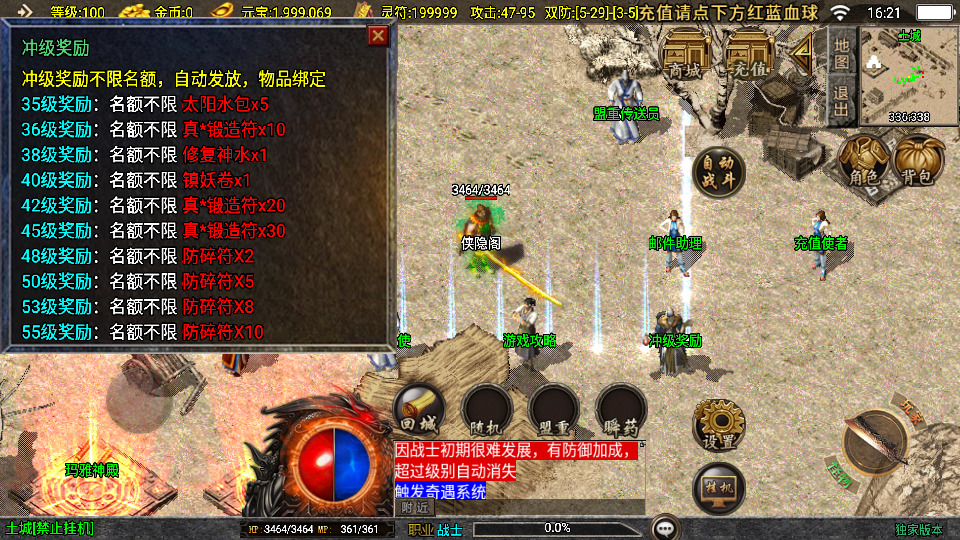Screen dimensions: 960x540
Task: Use the 瞬药 instant potion slot
Action: 621,410
